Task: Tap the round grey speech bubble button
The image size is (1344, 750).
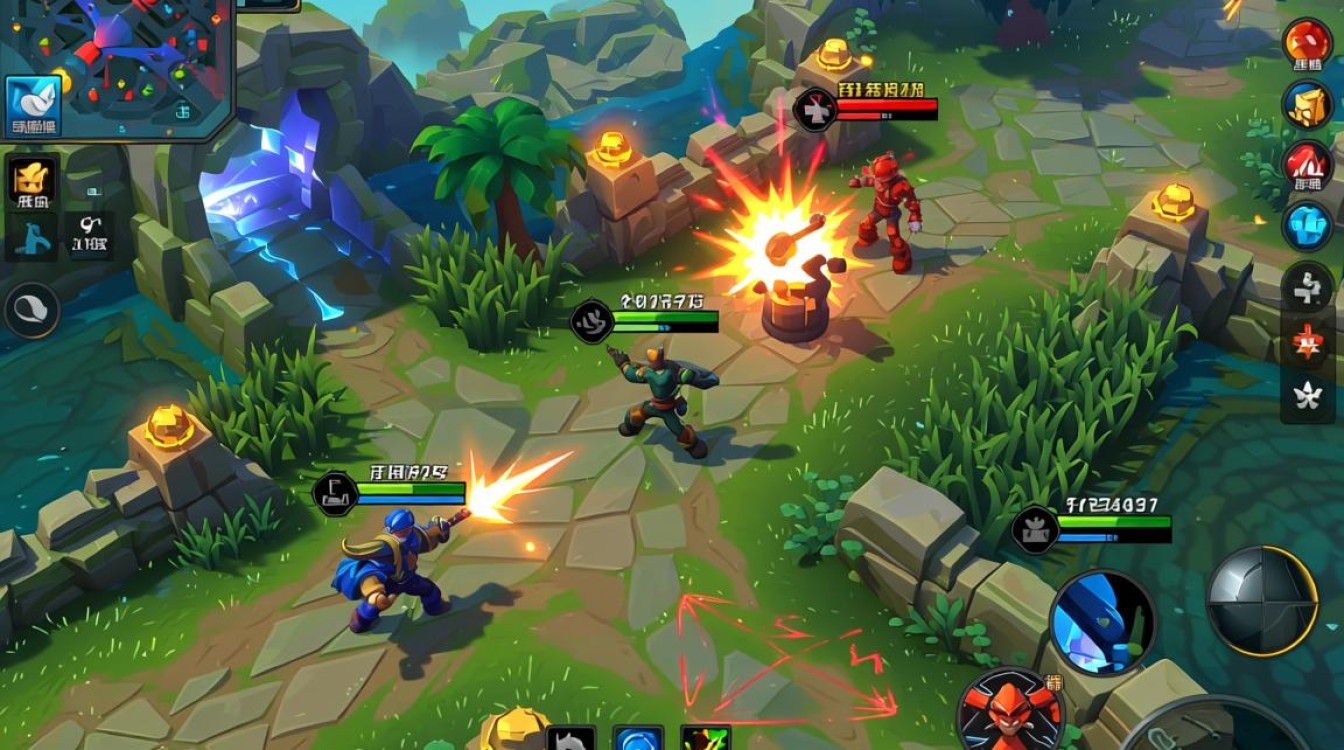Action: pyautogui.click(x=32, y=309)
